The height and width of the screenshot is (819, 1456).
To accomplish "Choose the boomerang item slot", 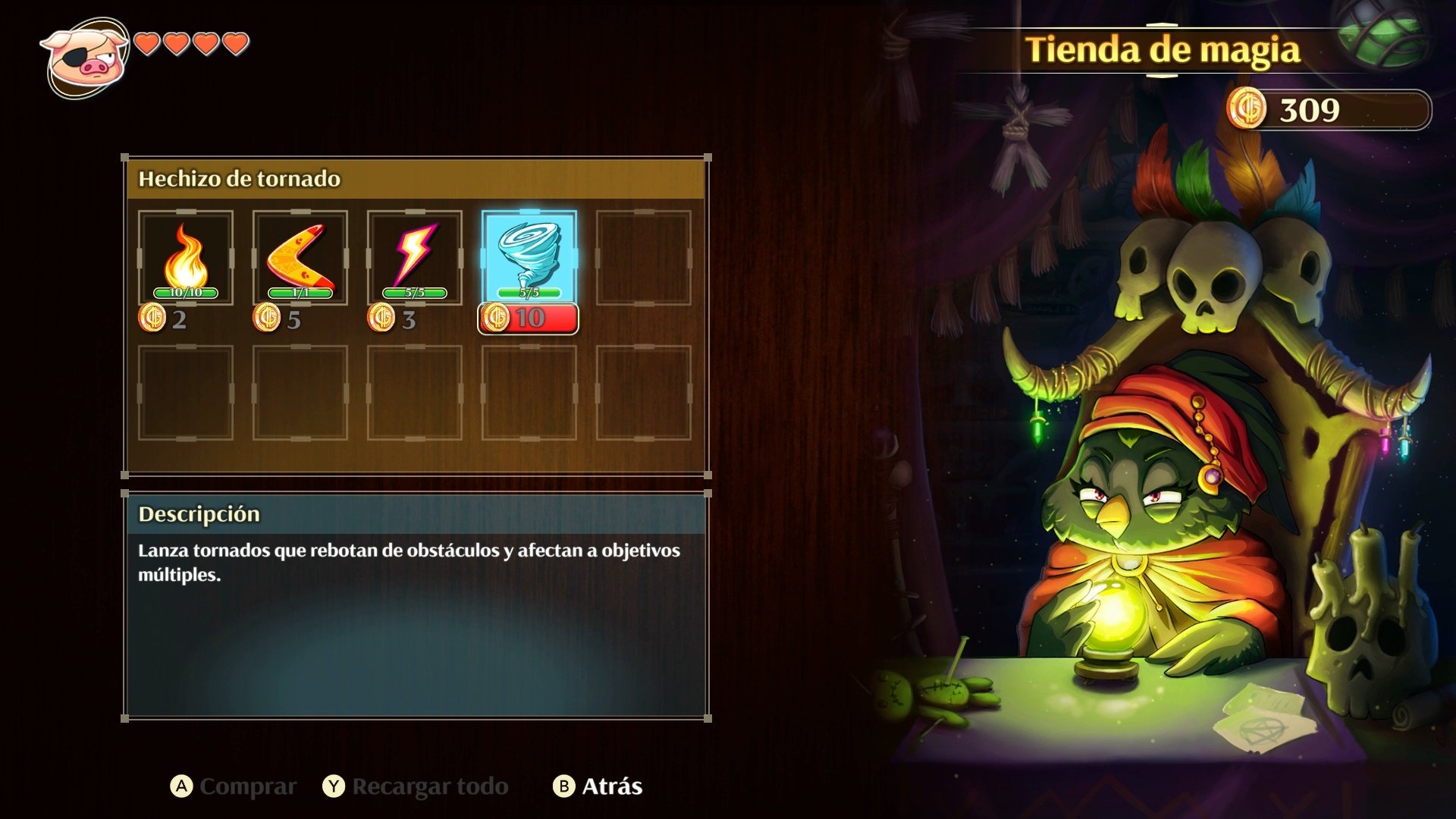I will [x=300, y=258].
